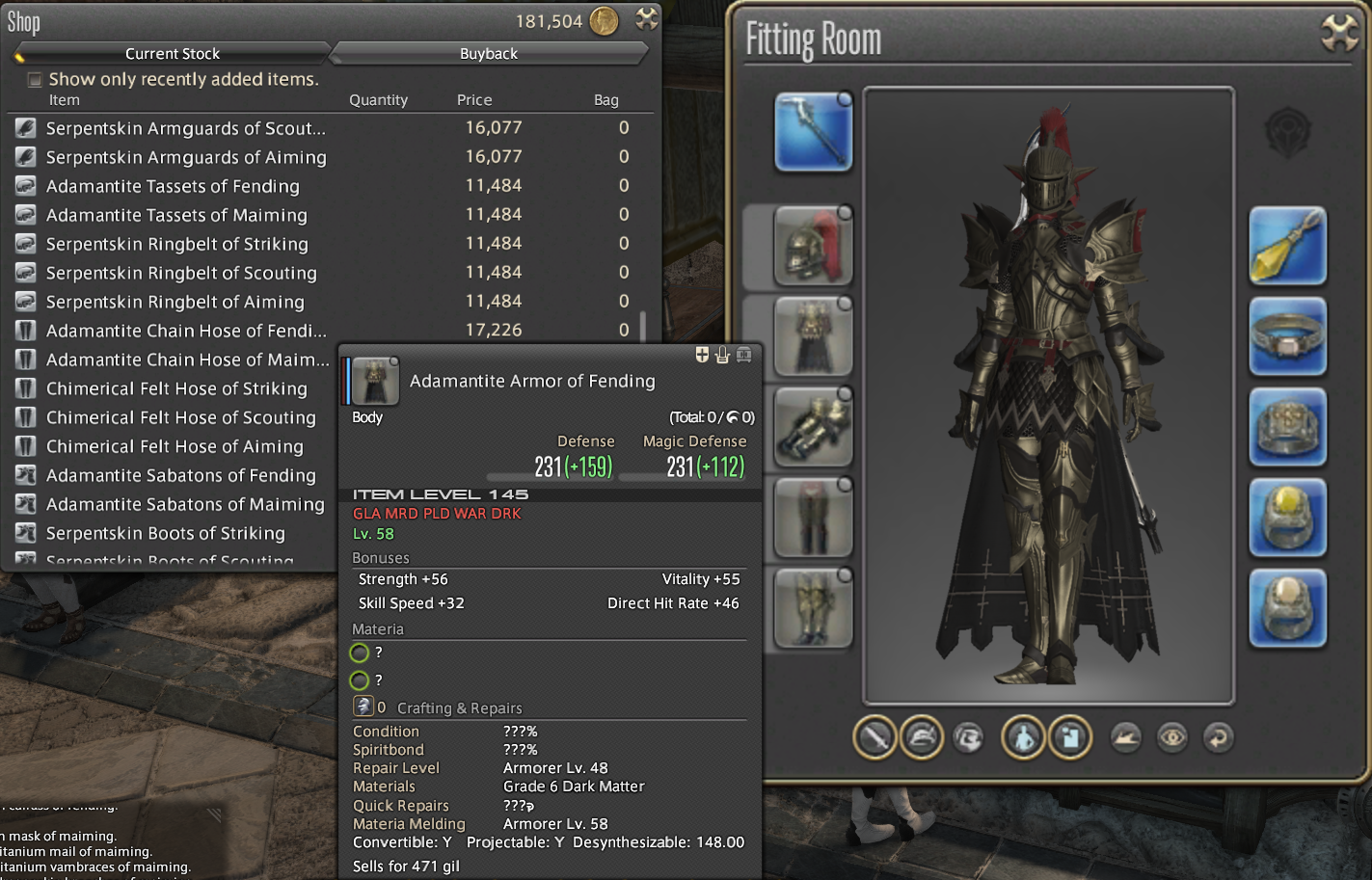
Task: Click the eye visibility button
Action: [1172, 738]
